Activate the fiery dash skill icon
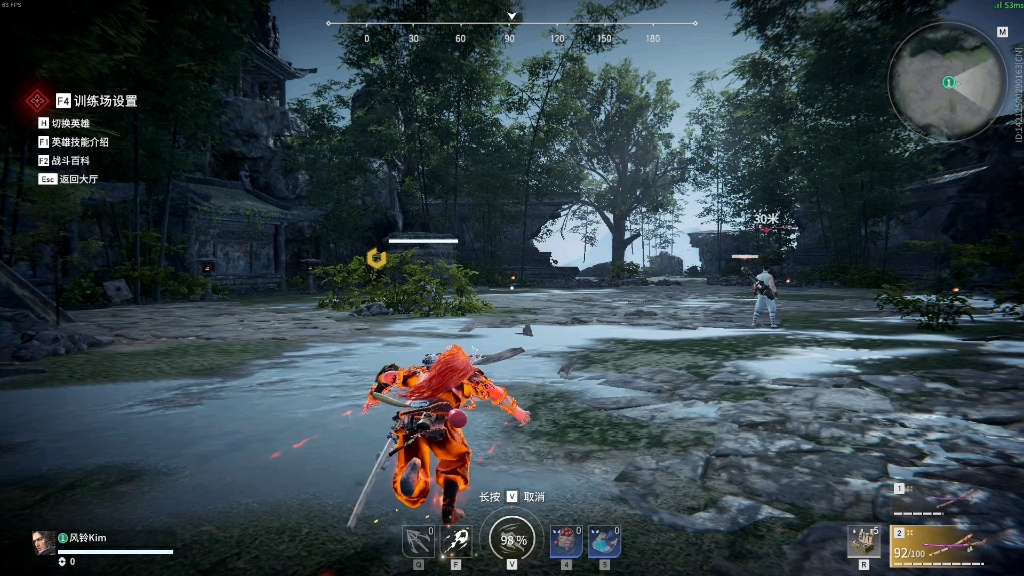 [x=457, y=541]
